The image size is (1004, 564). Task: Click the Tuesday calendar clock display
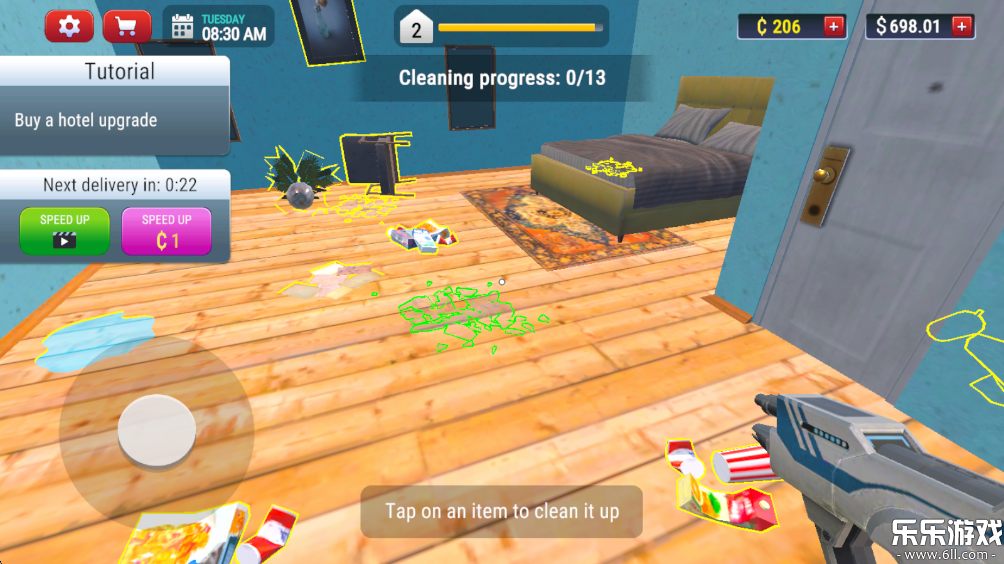pos(219,27)
